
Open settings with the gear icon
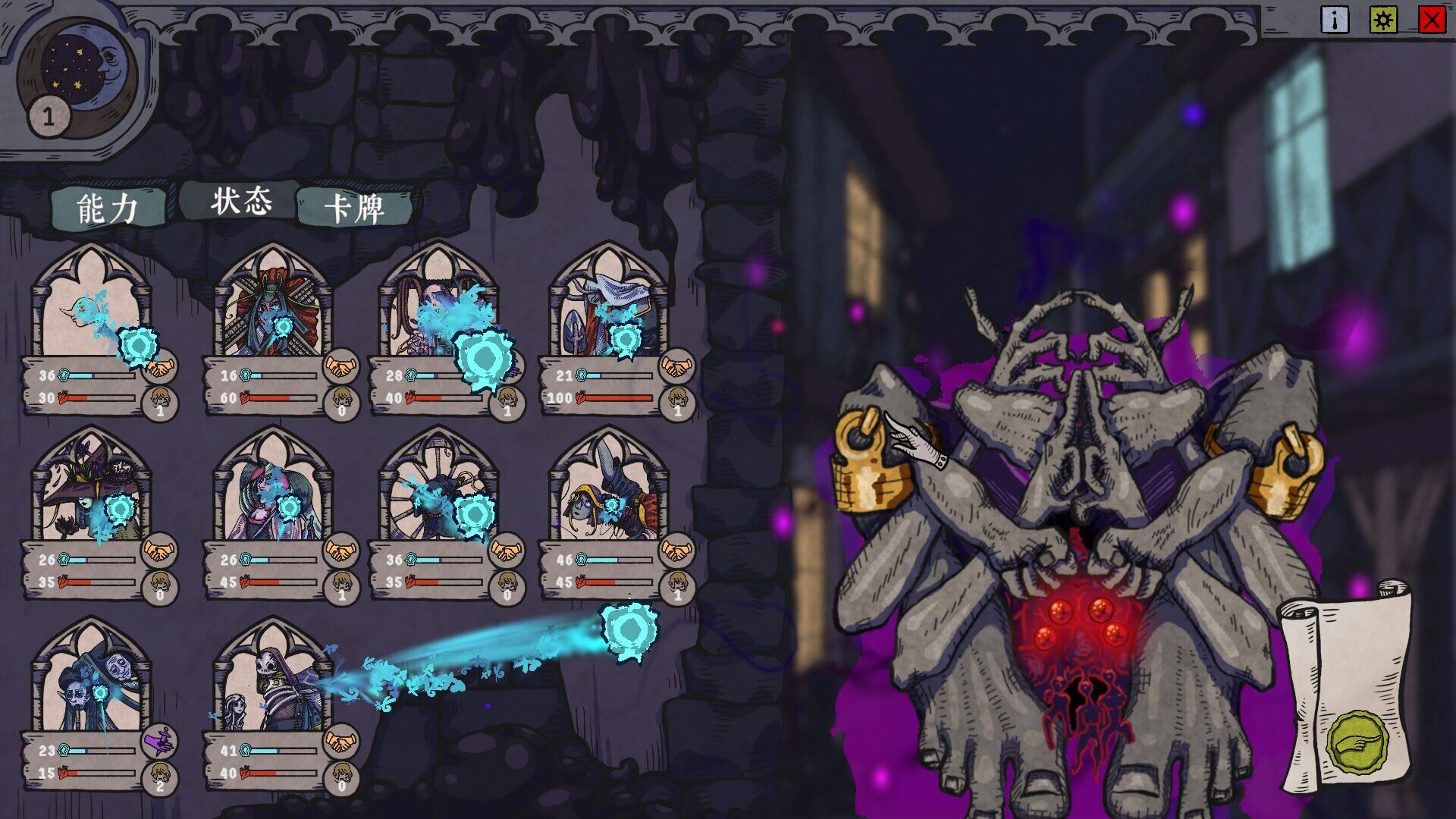[x=1383, y=19]
